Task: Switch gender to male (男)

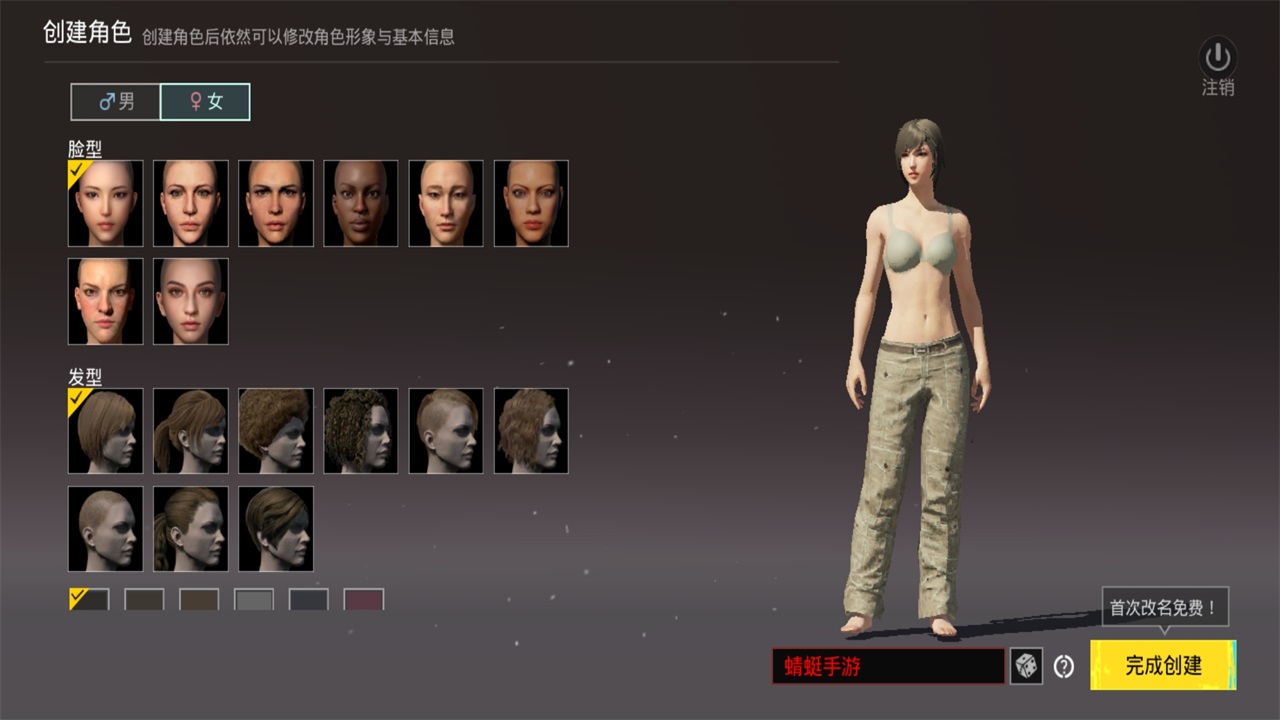Action: (x=115, y=102)
